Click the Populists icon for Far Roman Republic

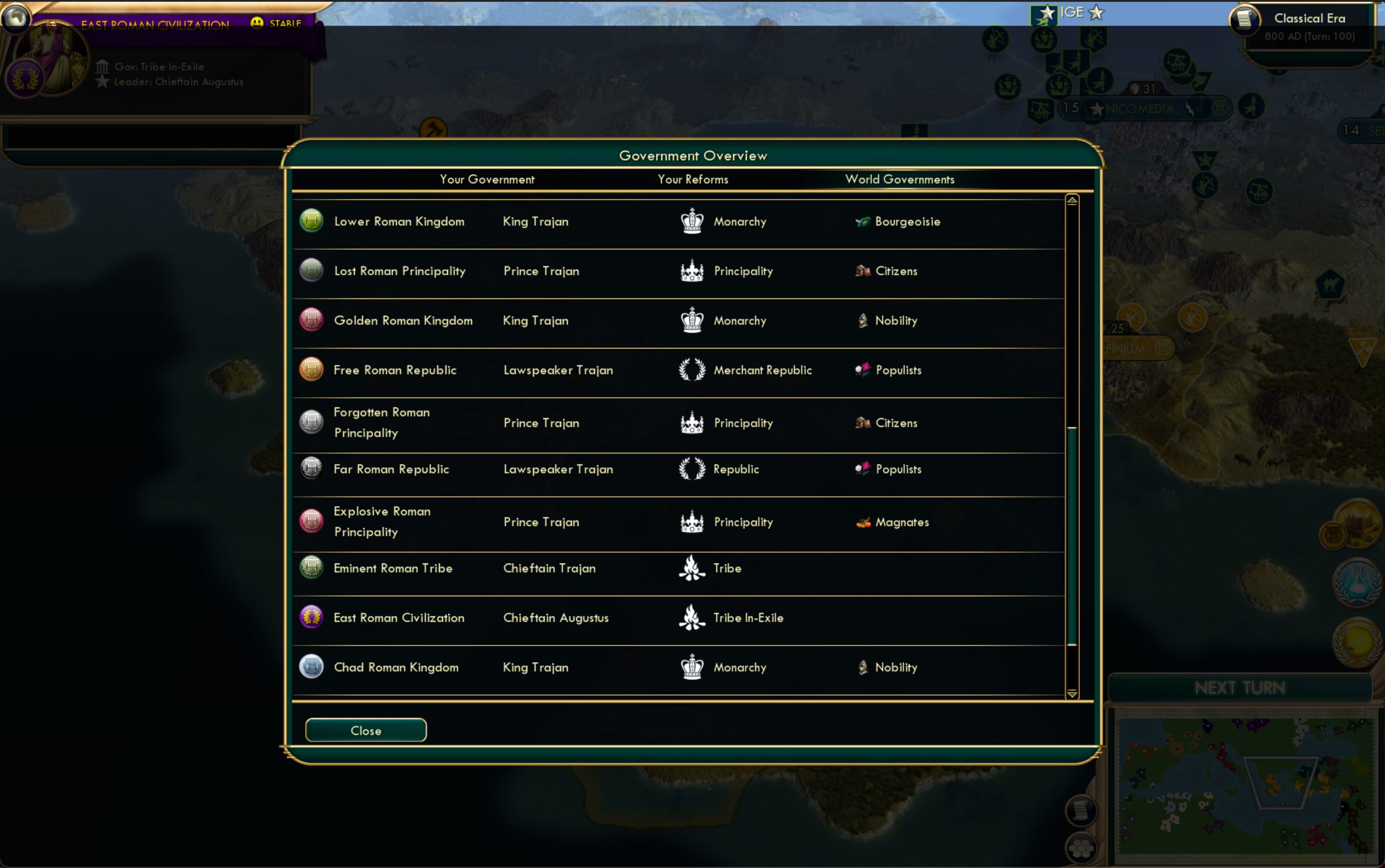click(x=864, y=469)
